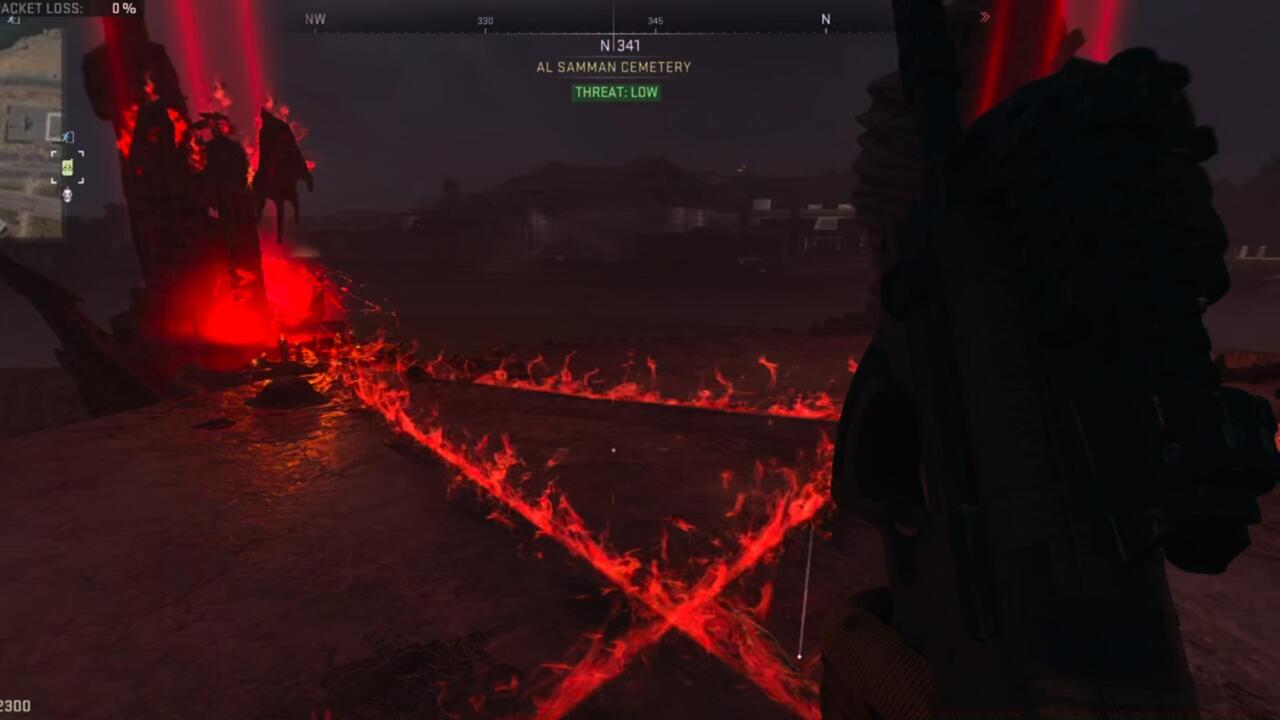This screenshot has height=720, width=1280.
Task: Select the N cardinal marker on the compass
Action: click(x=826, y=19)
